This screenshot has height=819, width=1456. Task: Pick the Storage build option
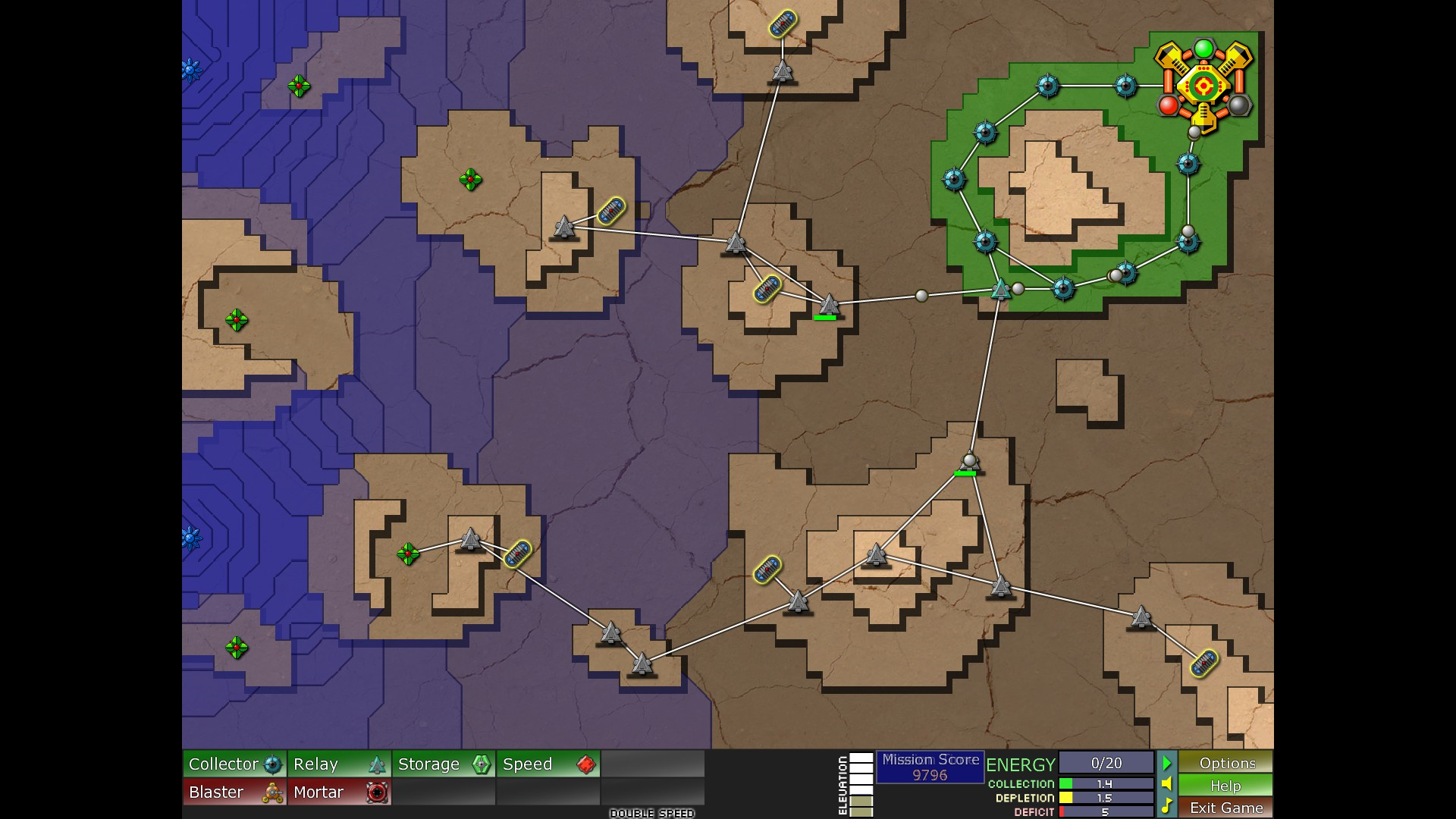pyautogui.click(x=444, y=764)
